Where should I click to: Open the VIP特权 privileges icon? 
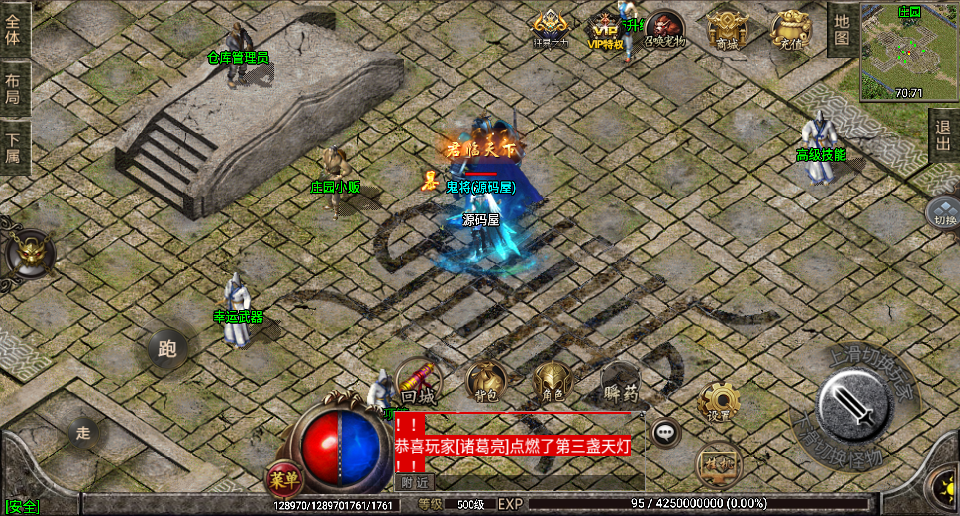pos(605,30)
